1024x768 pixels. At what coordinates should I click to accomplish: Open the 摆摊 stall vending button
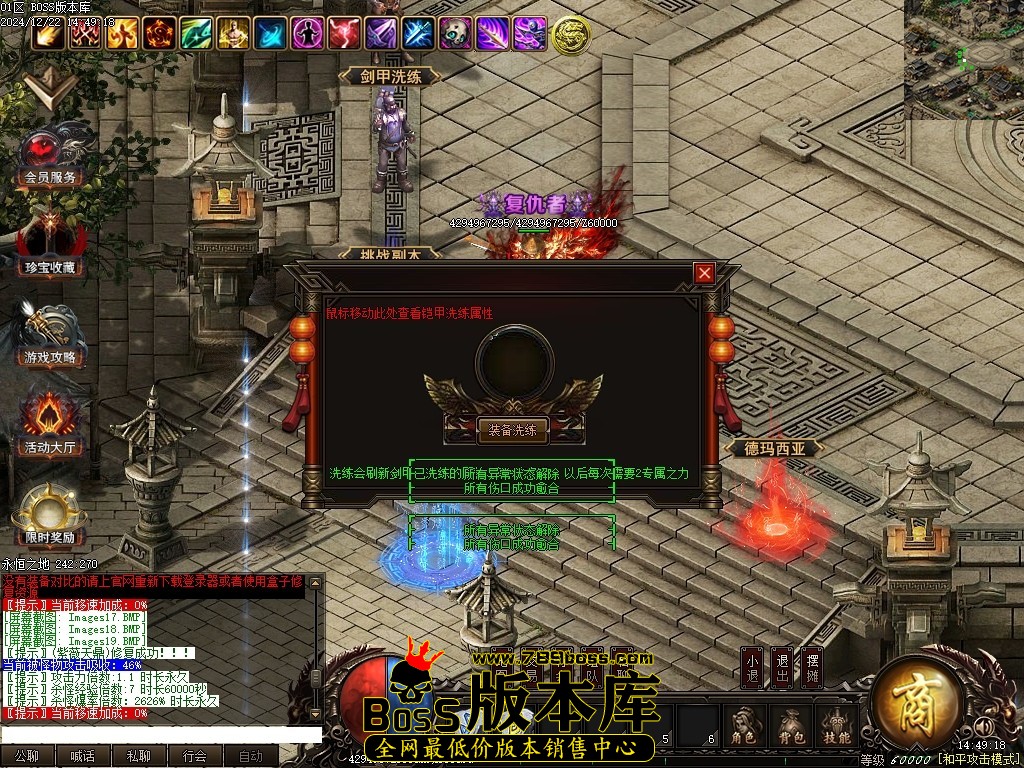tap(813, 667)
